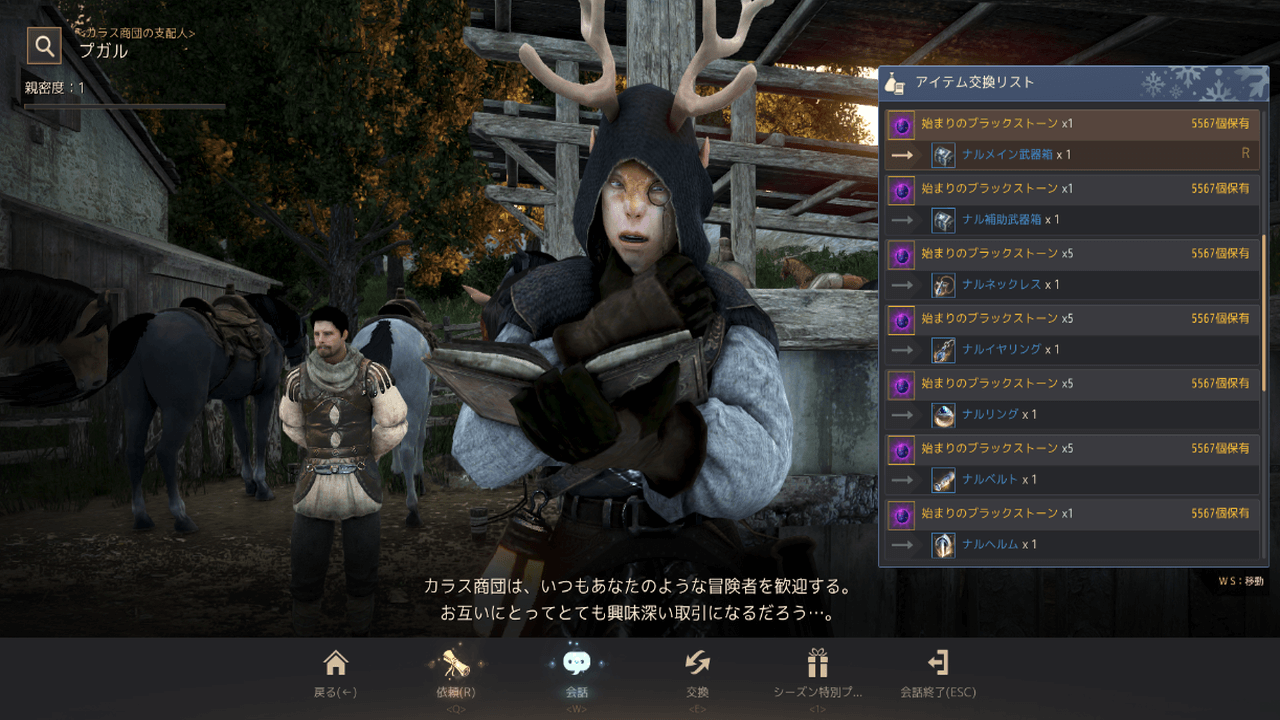The width and height of the screenshot is (1280, 720).
Task: Click the magnifying glass NPC info icon
Action: click(x=44, y=45)
